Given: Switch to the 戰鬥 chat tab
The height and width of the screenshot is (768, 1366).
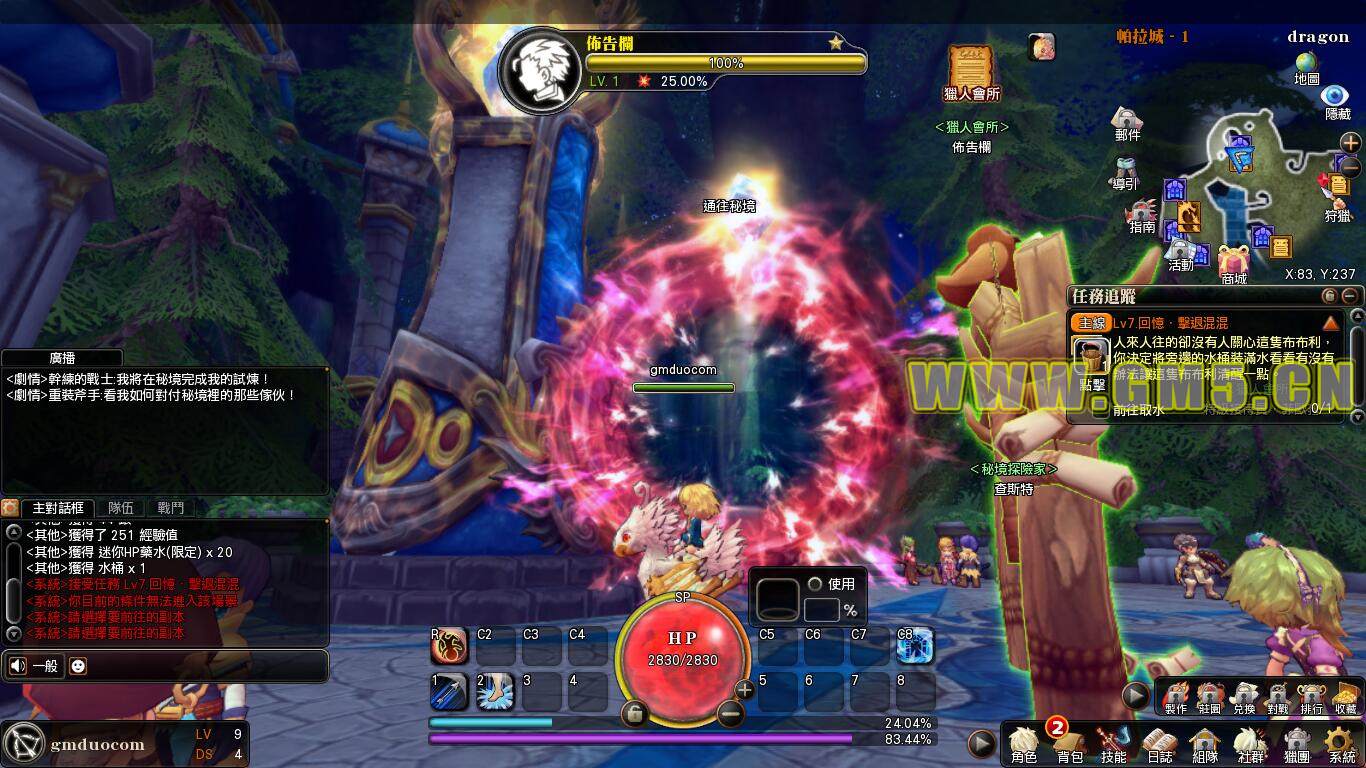Looking at the screenshot, I should click(x=170, y=508).
